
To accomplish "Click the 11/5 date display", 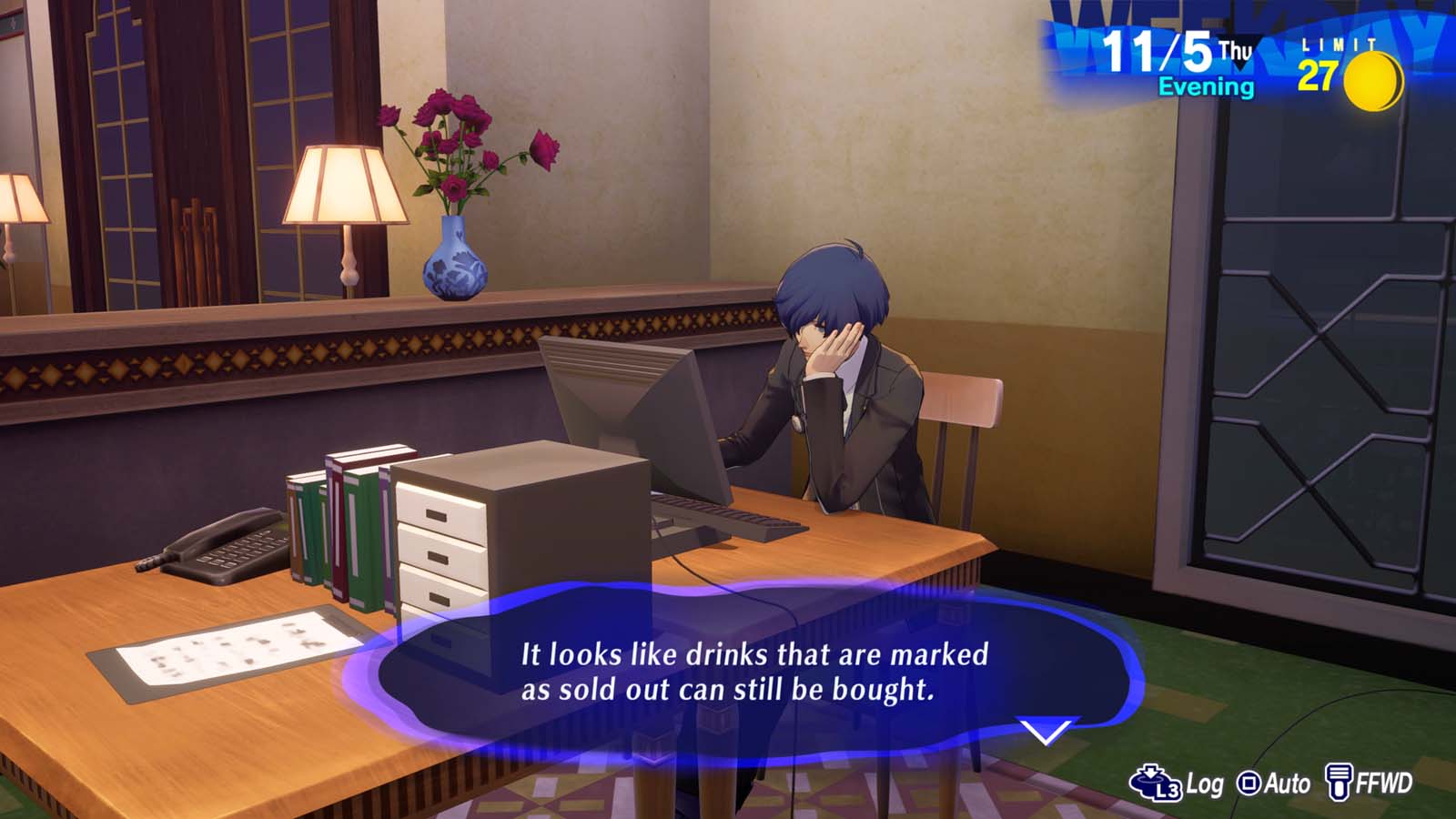I will click(x=1160, y=53).
